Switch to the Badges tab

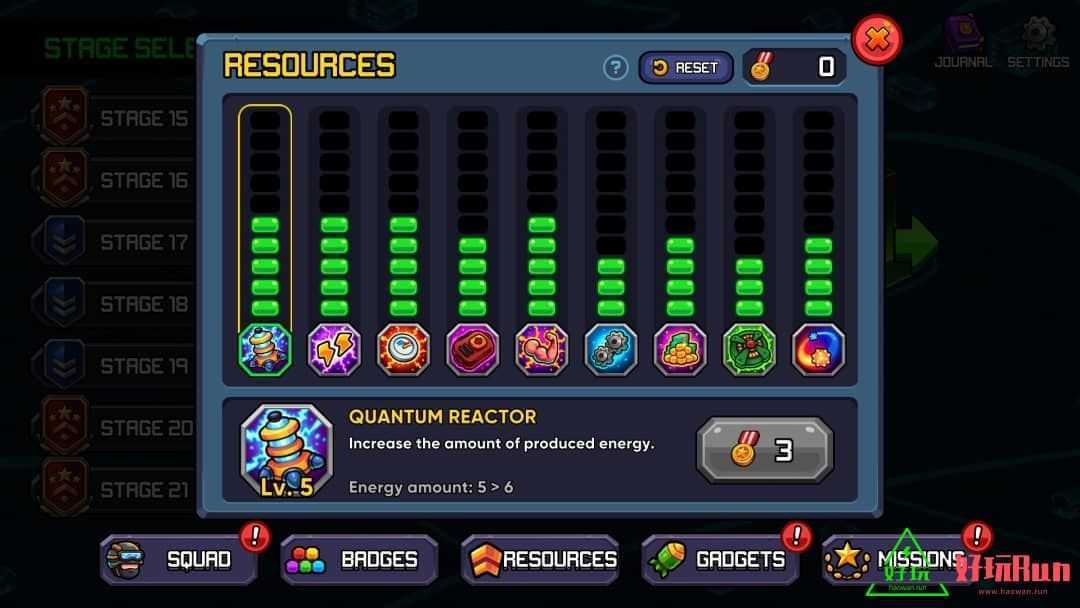pos(359,559)
